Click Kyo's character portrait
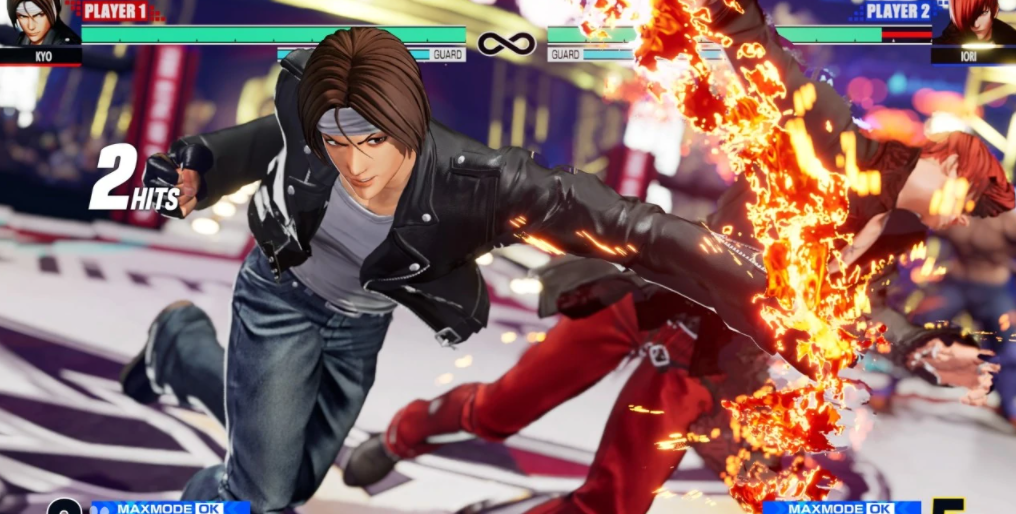The width and height of the screenshot is (1016, 514). pyautogui.click(x=39, y=24)
